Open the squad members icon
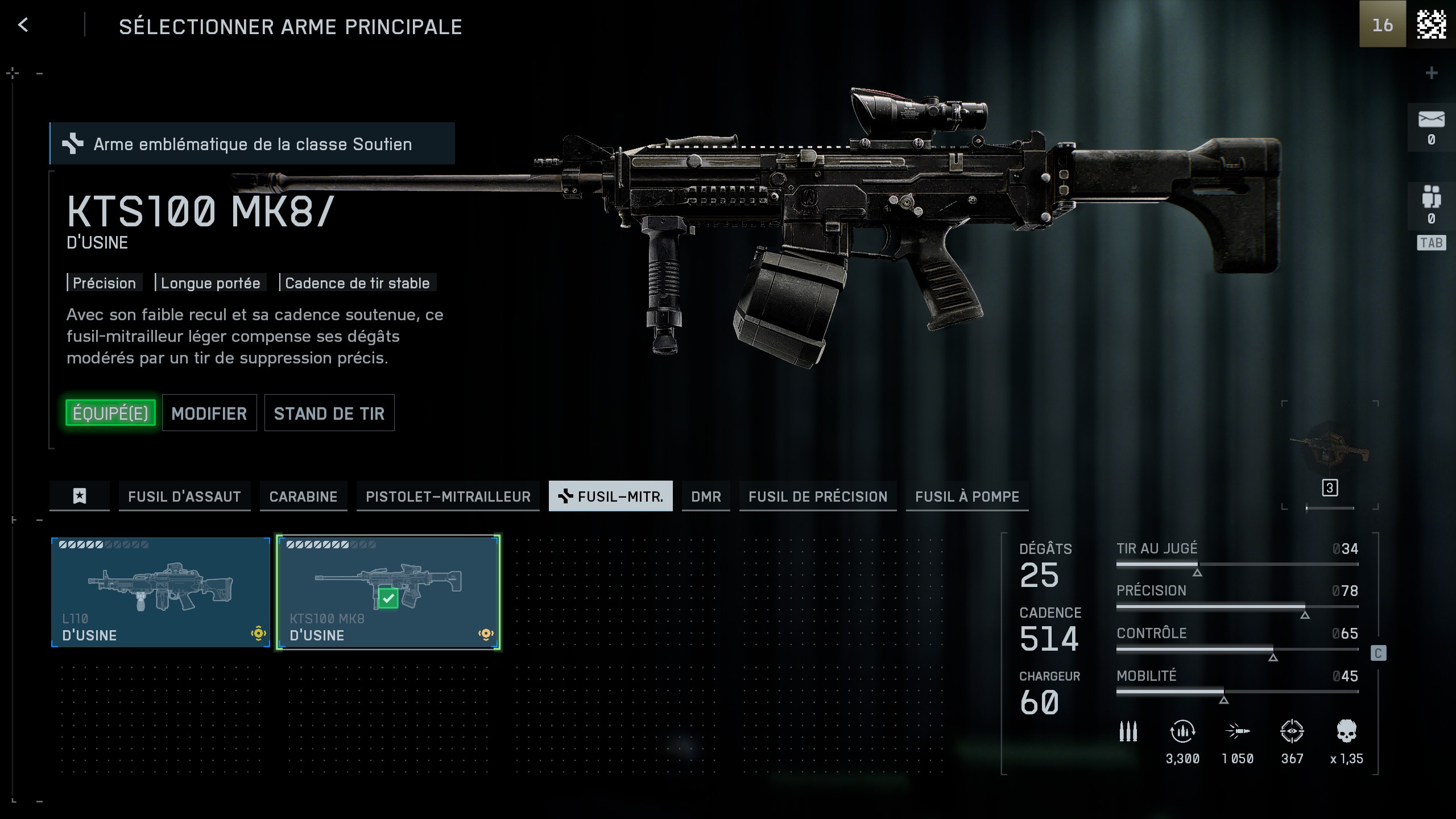 click(1431, 197)
